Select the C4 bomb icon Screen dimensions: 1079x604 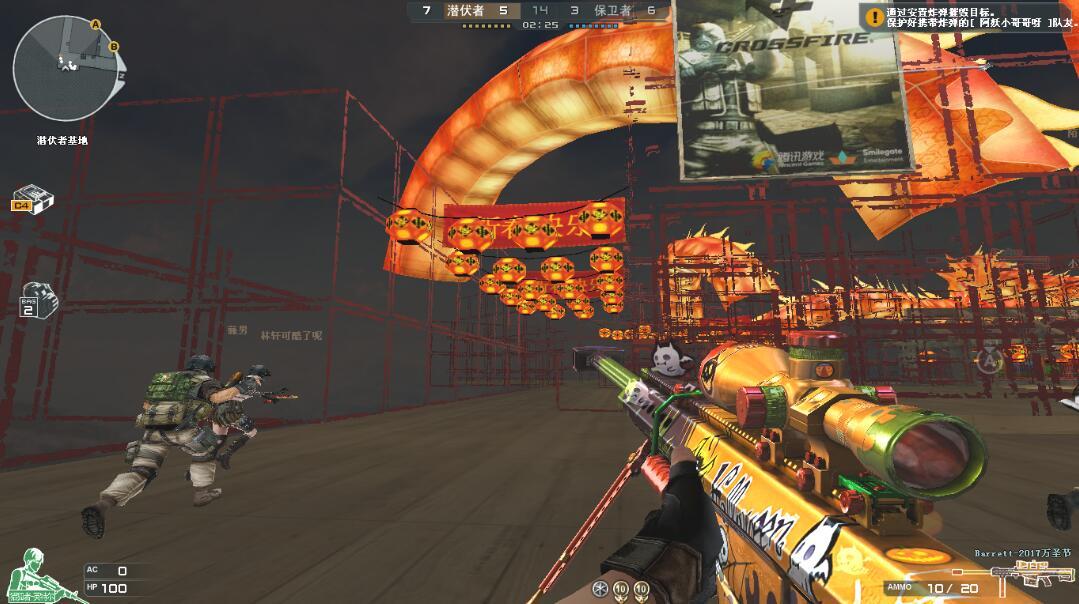33,197
